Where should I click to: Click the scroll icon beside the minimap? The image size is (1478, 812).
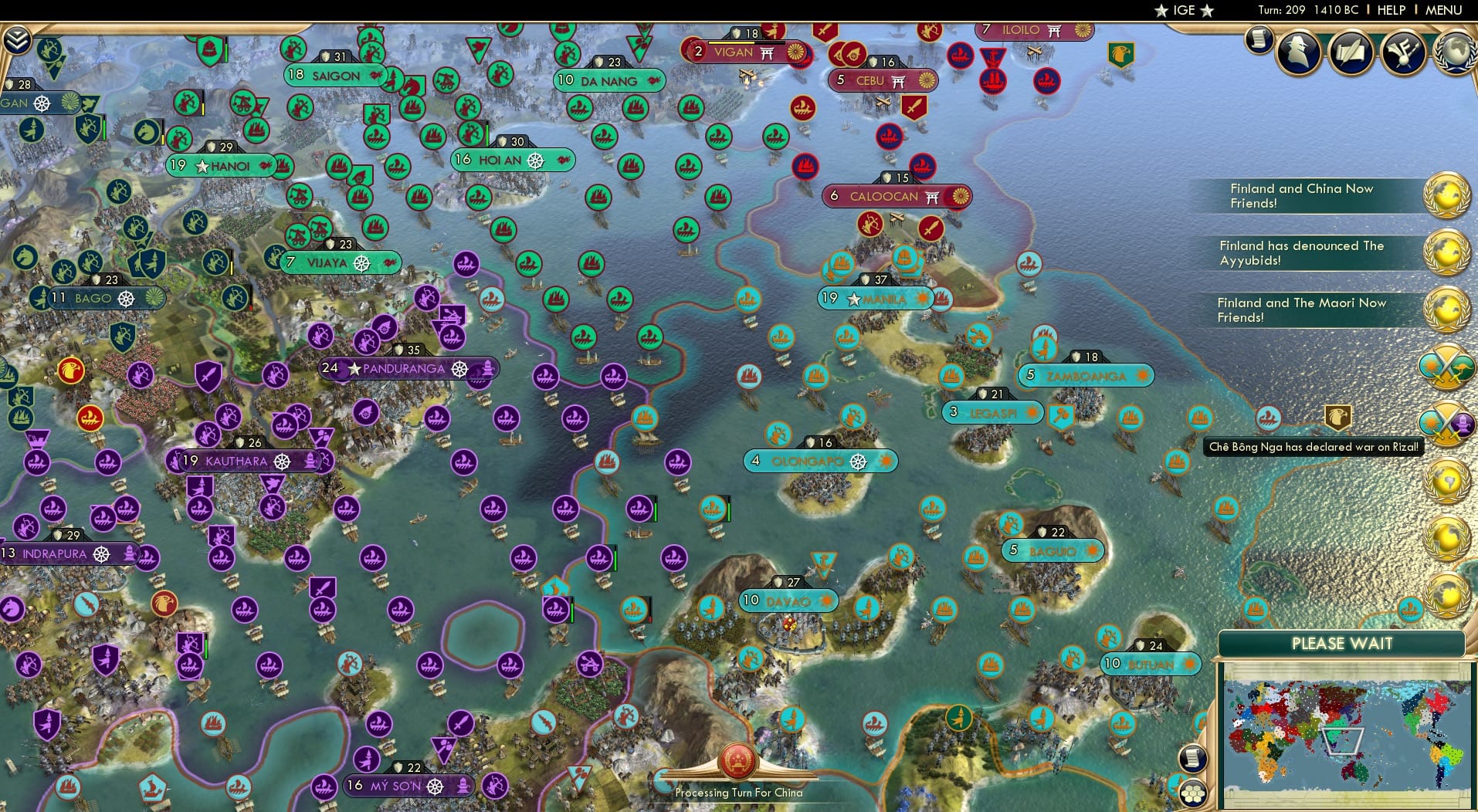pos(1192,756)
